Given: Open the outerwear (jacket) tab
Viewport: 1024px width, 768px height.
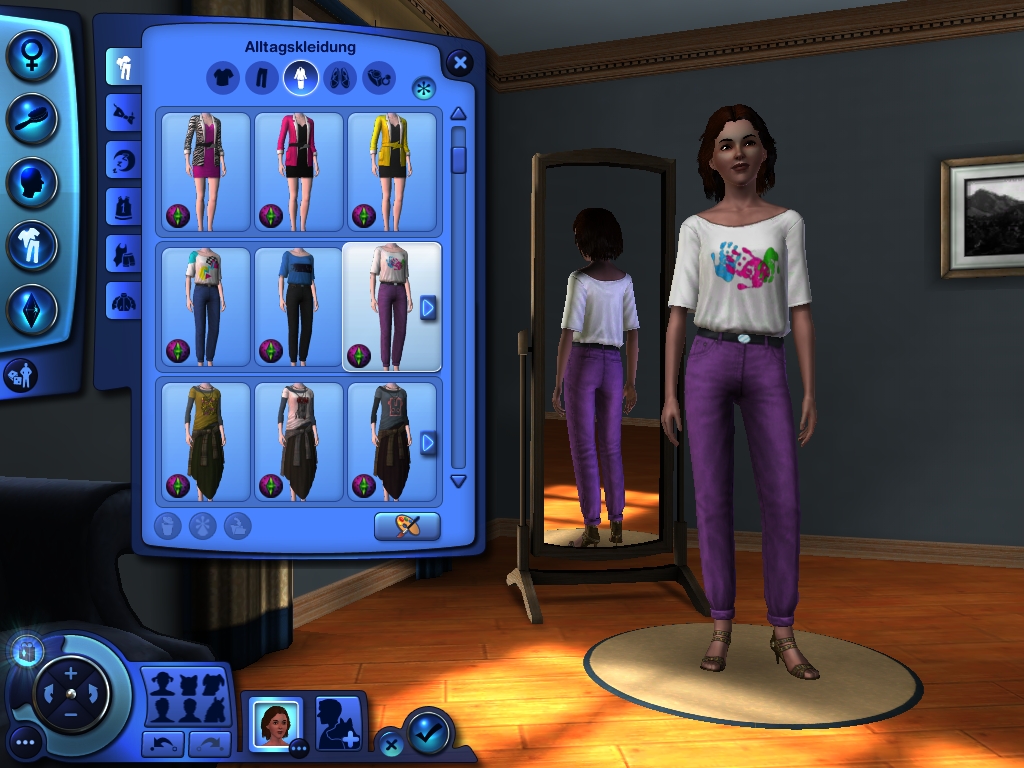Looking at the screenshot, I should coord(124,299).
